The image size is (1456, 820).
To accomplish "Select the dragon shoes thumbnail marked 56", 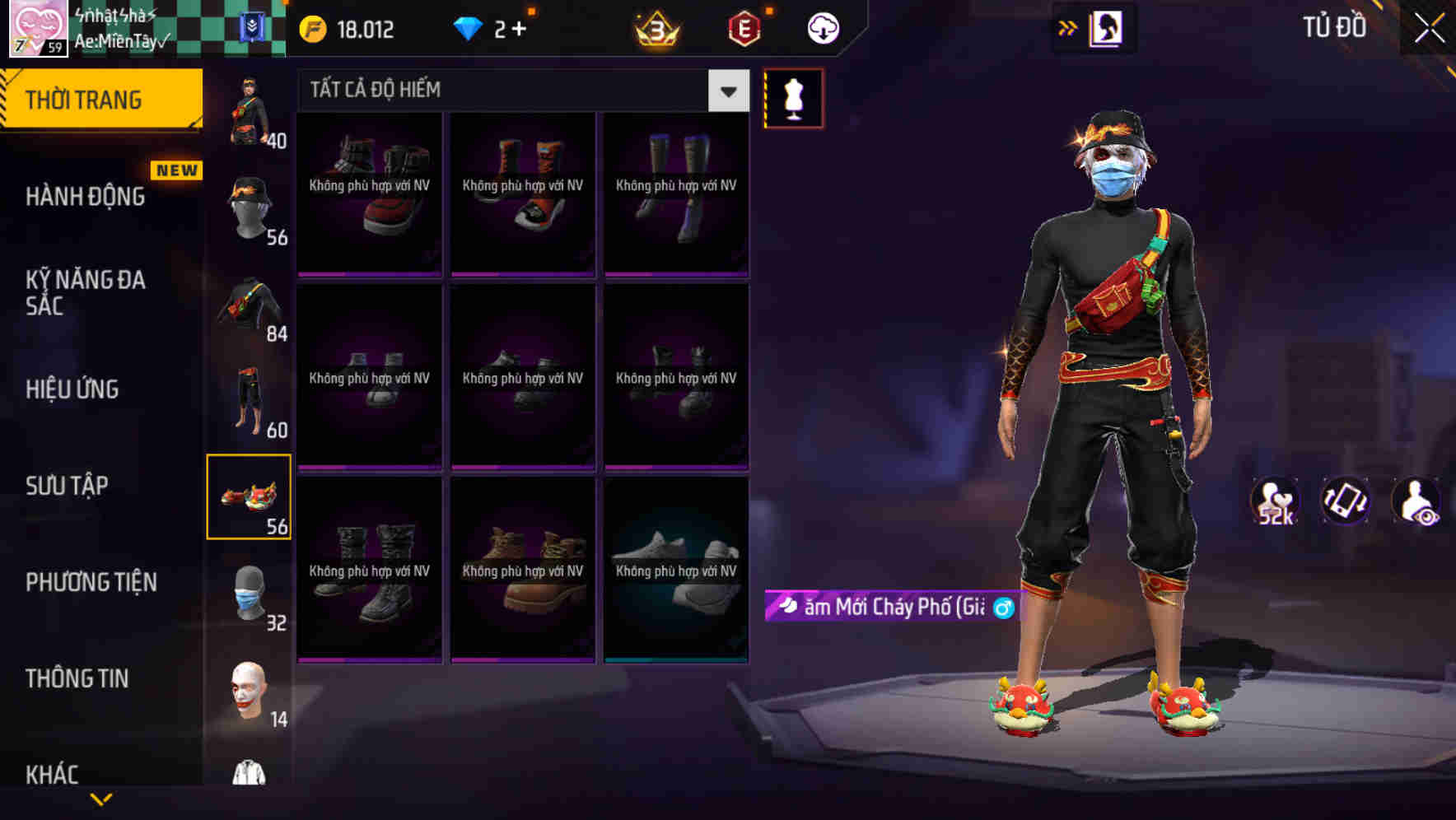I will point(250,494).
